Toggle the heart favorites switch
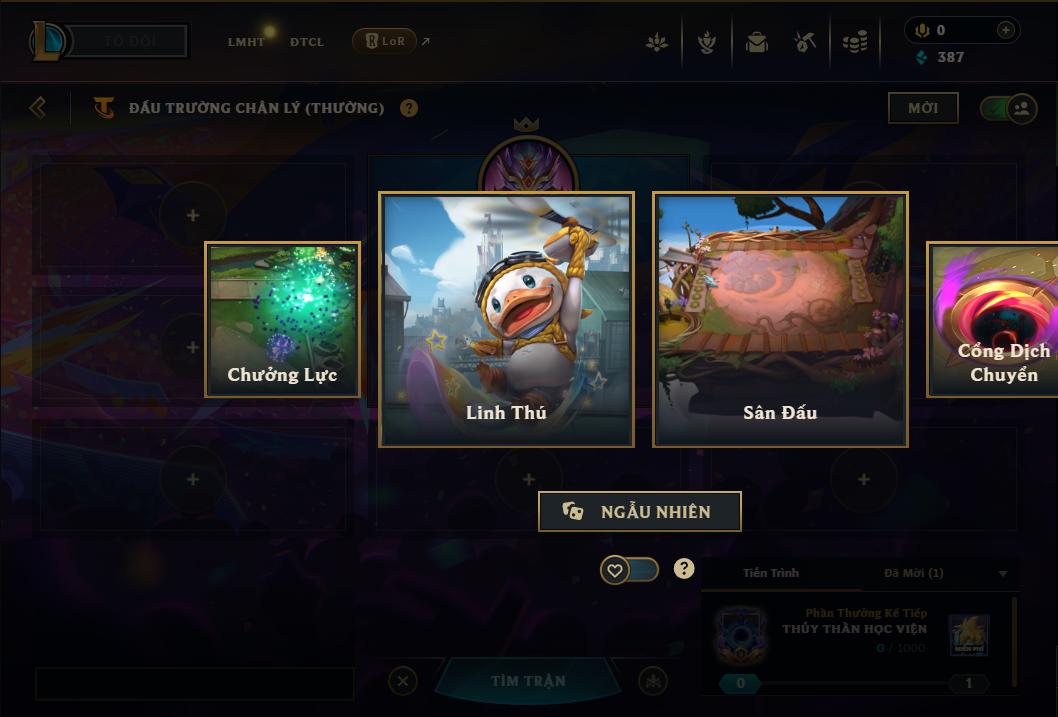This screenshot has height=717, width=1058. pos(630,570)
